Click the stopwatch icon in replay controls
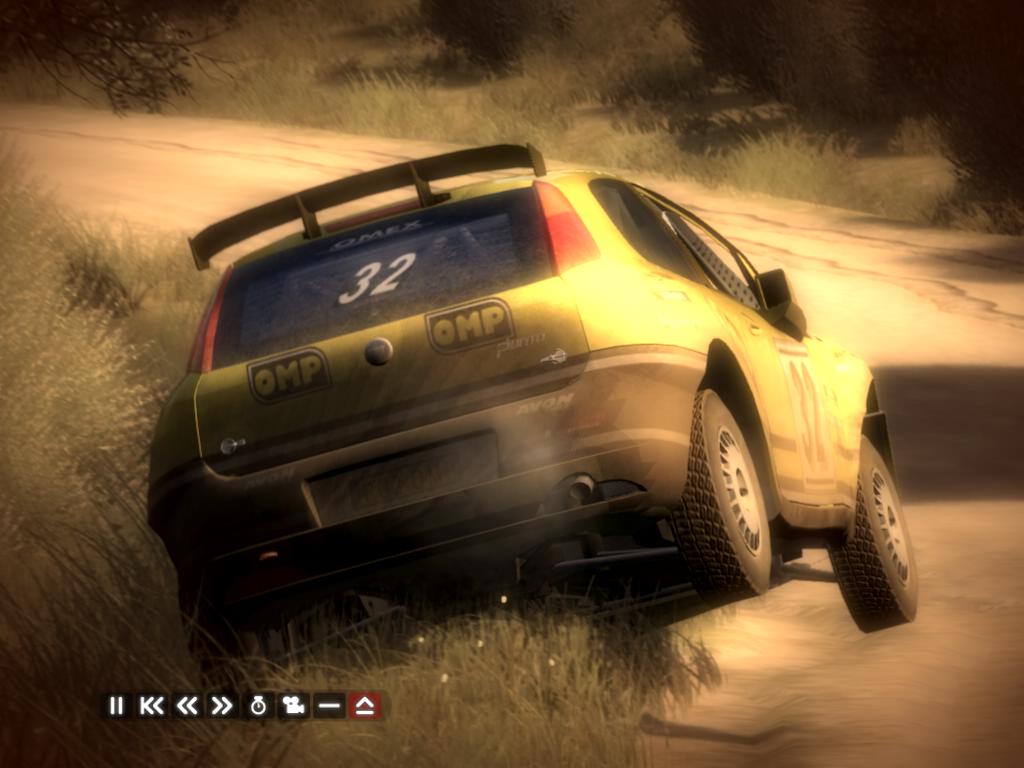The width and height of the screenshot is (1024, 768). click(258, 706)
